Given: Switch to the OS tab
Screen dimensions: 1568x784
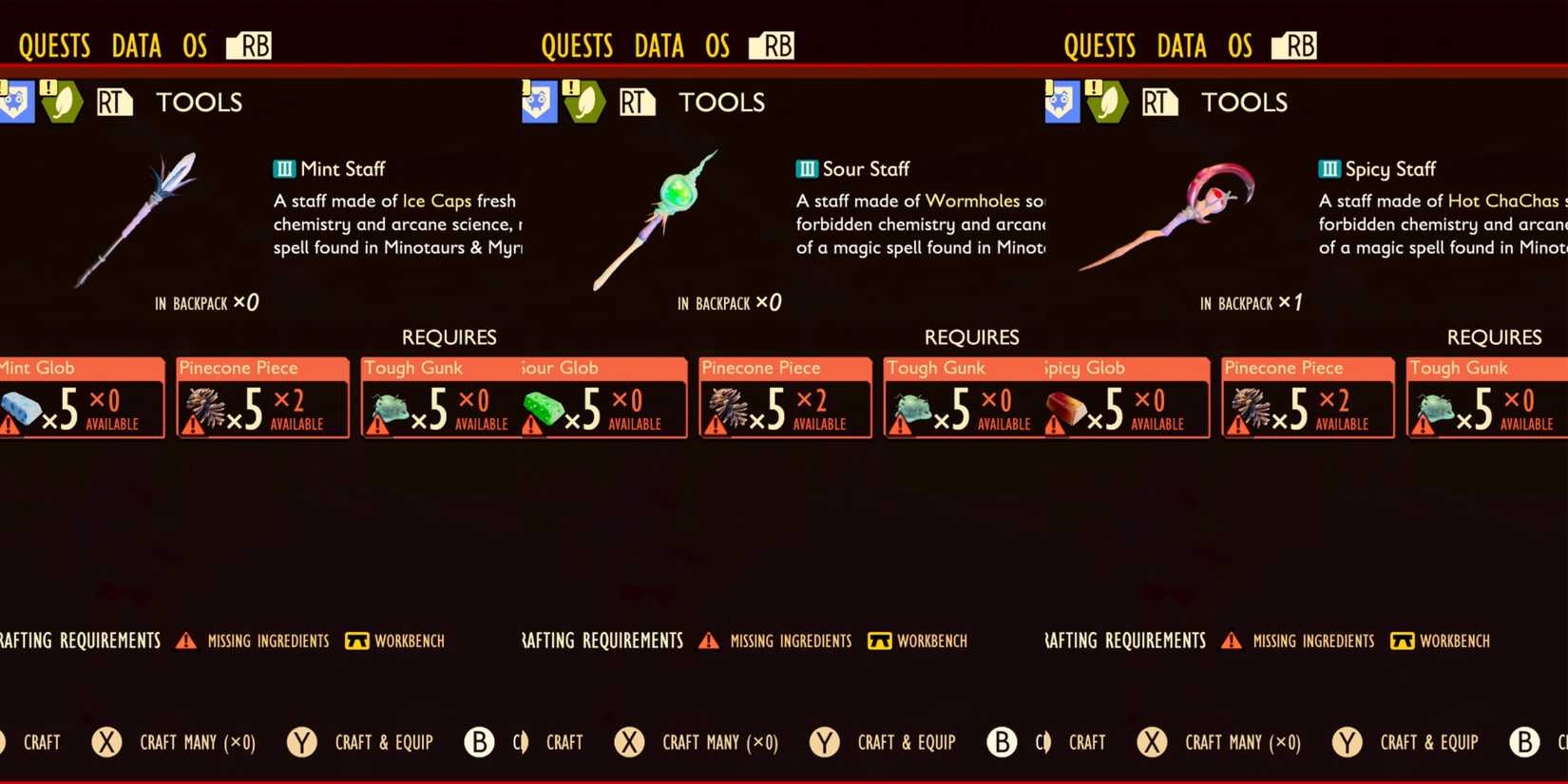Looking at the screenshot, I should (194, 44).
